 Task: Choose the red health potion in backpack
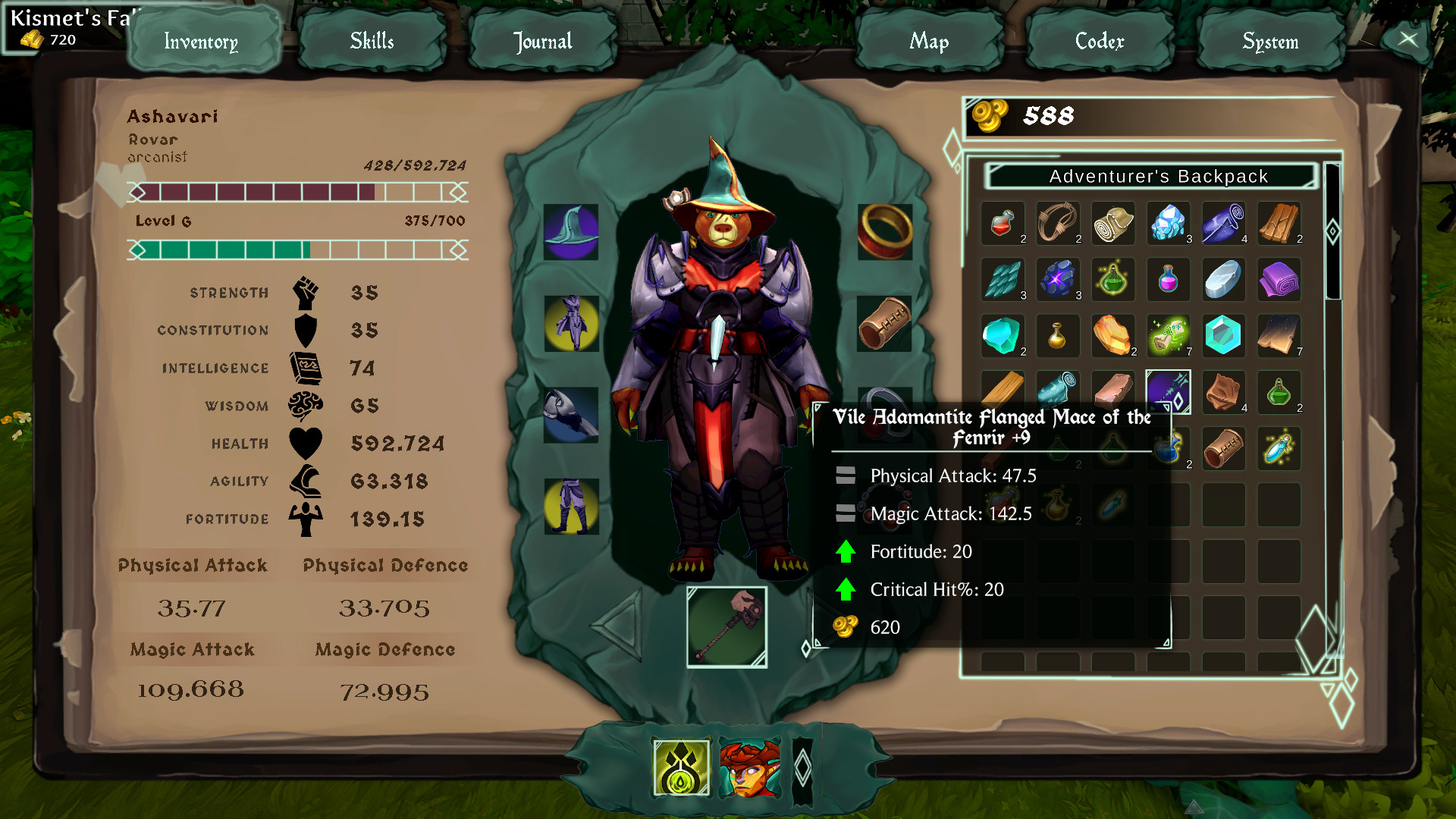pos(1003,223)
